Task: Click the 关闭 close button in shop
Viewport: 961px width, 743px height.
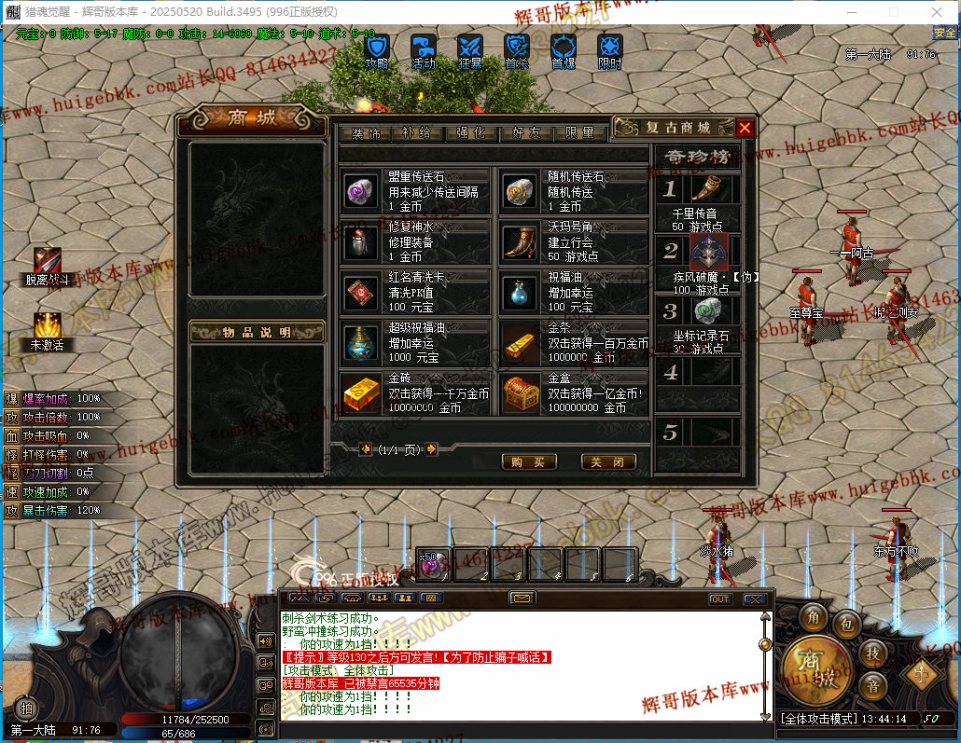Action: coord(608,462)
